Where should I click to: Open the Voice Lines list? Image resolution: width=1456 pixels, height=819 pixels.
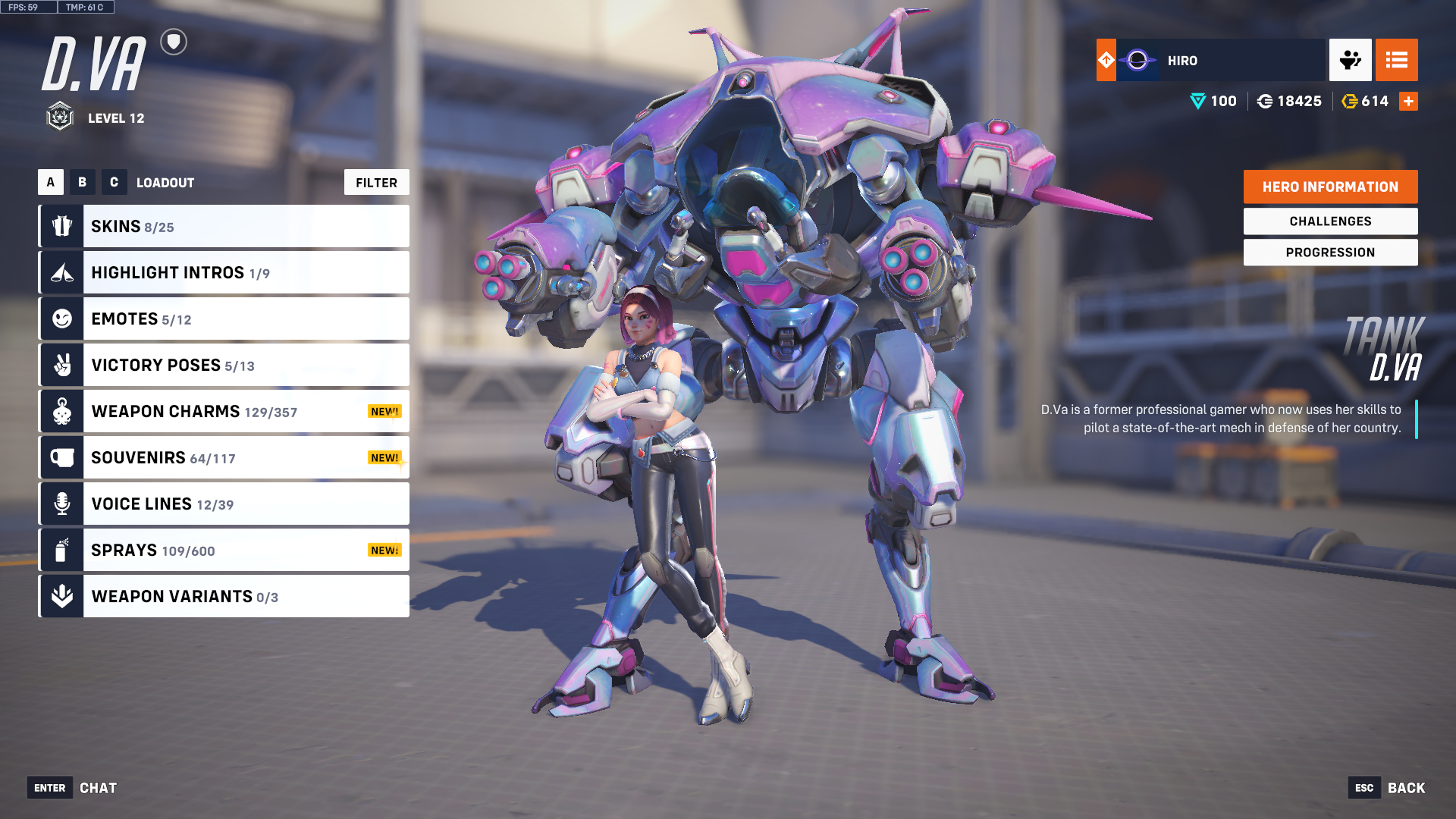click(x=224, y=504)
